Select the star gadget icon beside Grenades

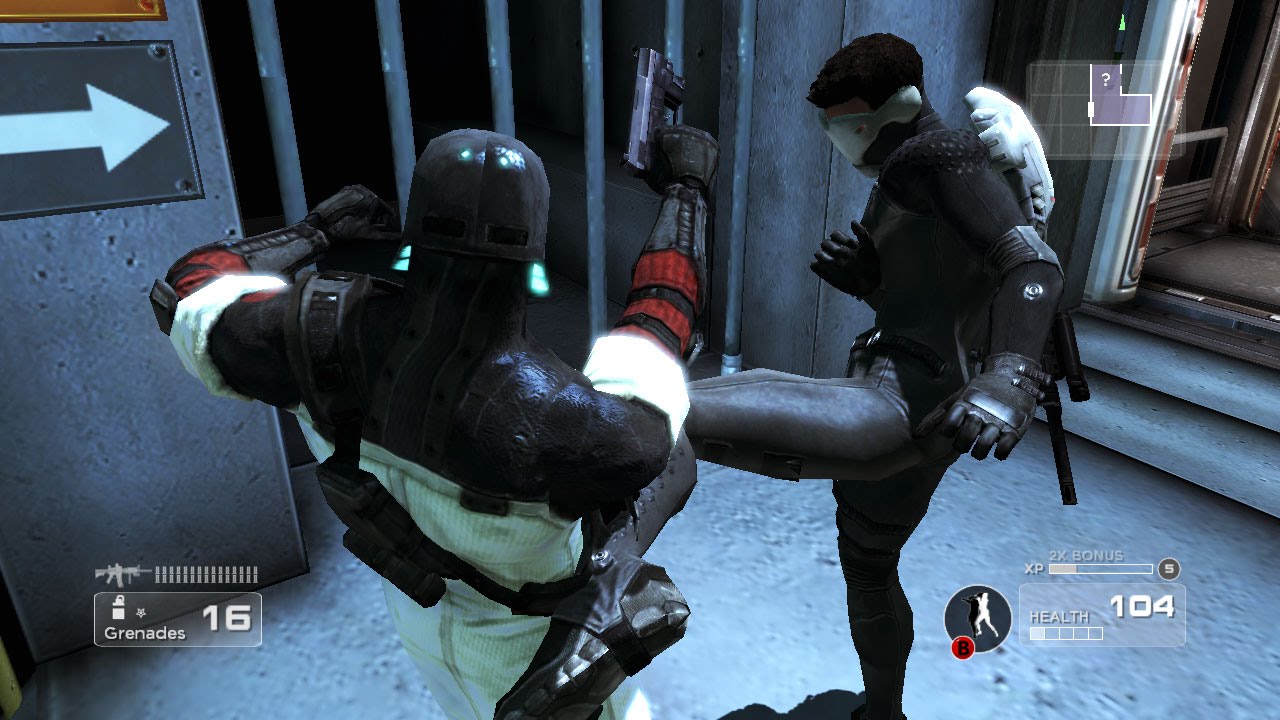point(140,613)
